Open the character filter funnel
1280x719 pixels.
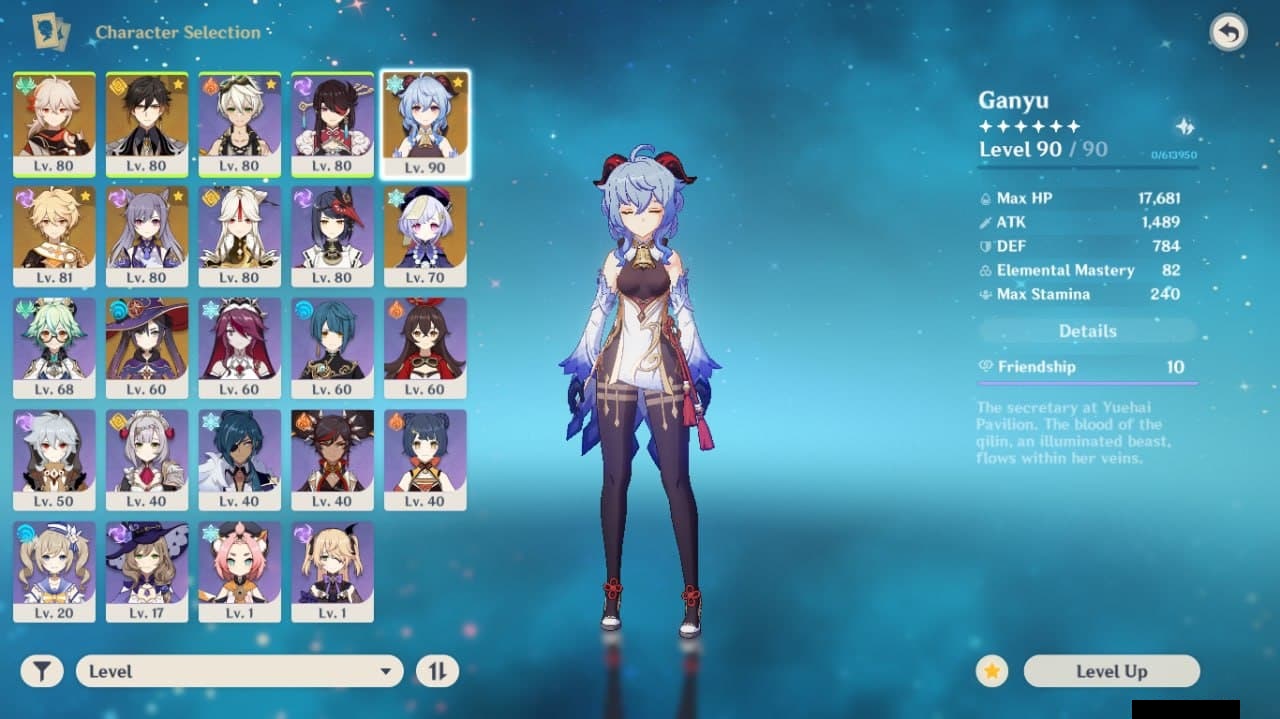point(42,671)
